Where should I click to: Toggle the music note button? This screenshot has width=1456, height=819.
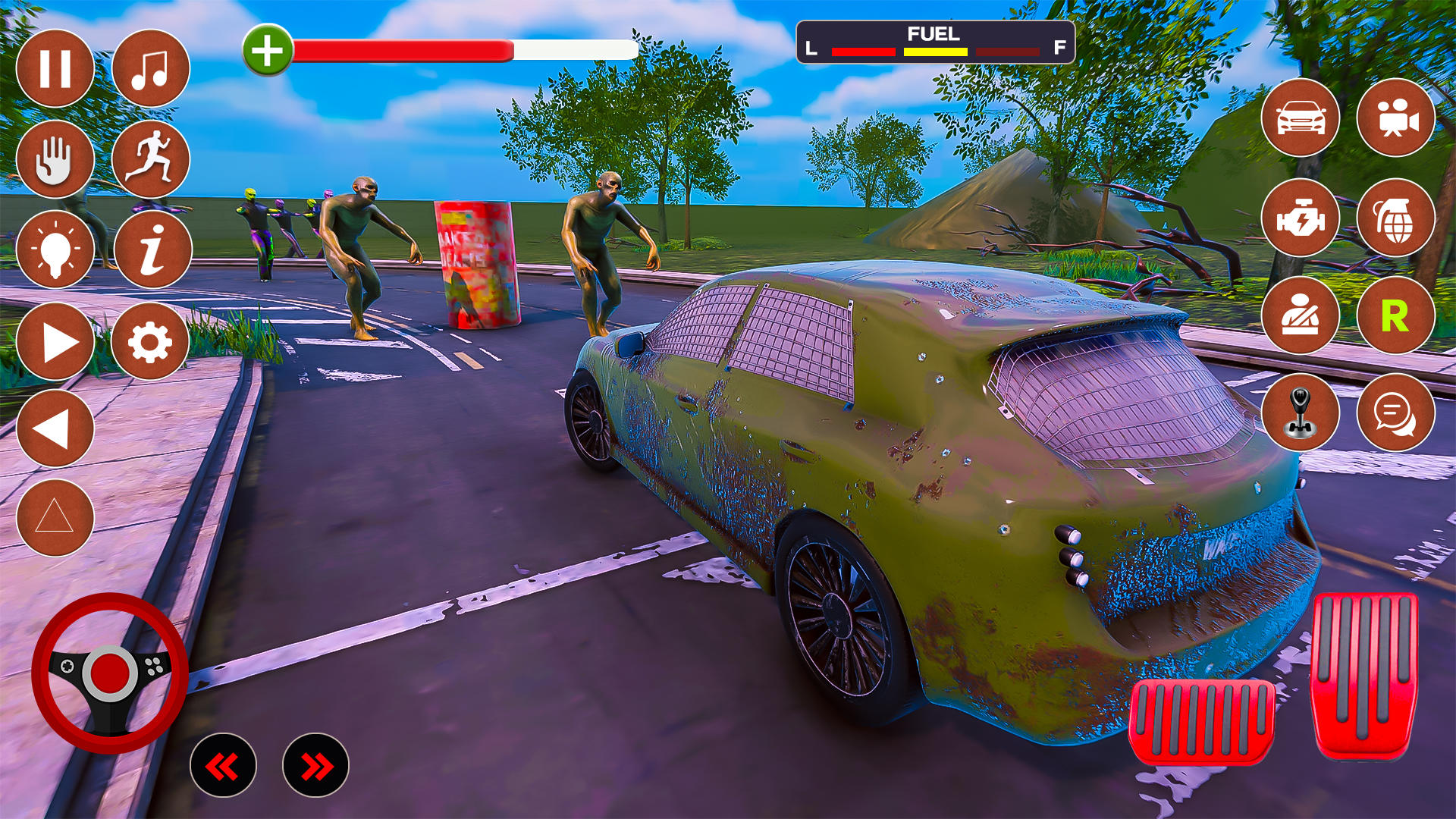[x=150, y=69]
